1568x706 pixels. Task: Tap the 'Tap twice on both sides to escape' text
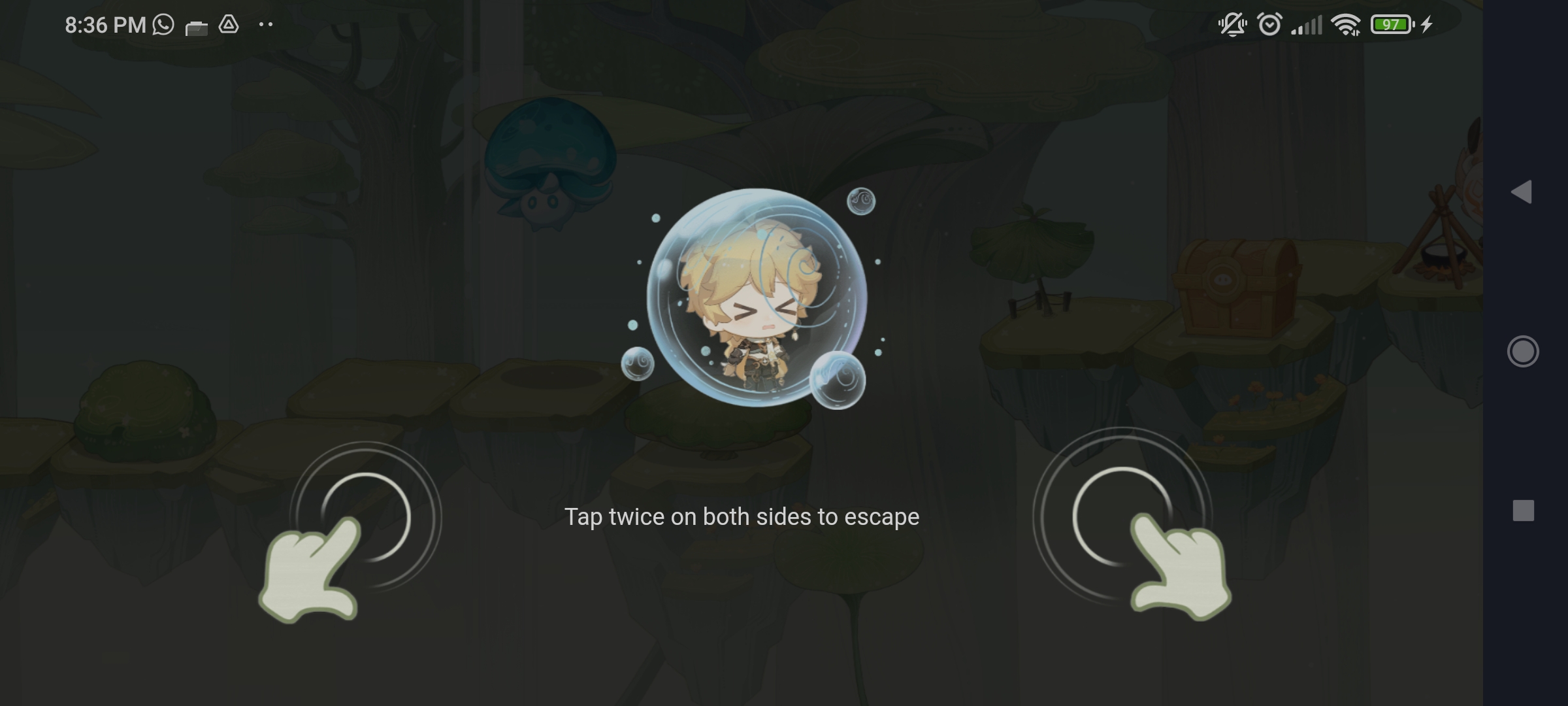coord(743,516)
